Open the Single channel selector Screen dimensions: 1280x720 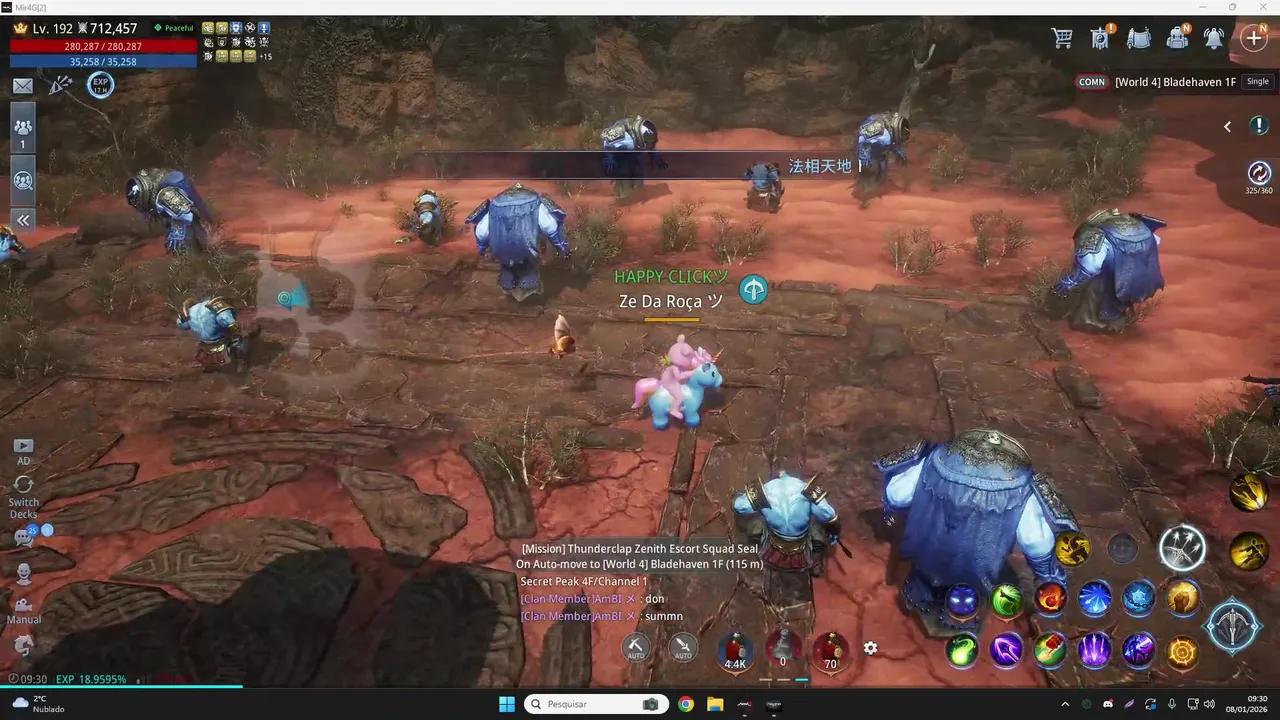pos(1257,81)
